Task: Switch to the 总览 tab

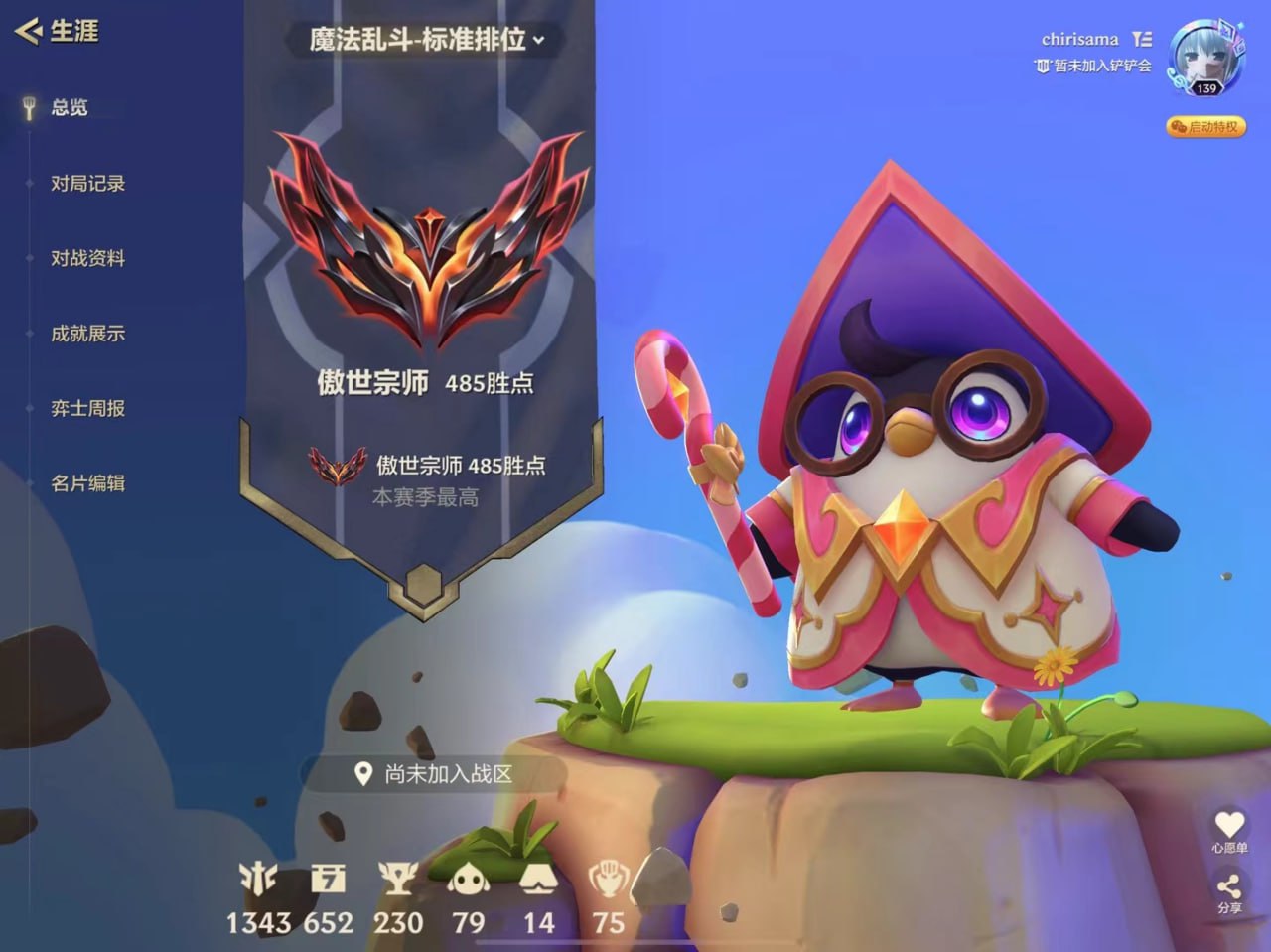Action: click(x=69, y=107)
